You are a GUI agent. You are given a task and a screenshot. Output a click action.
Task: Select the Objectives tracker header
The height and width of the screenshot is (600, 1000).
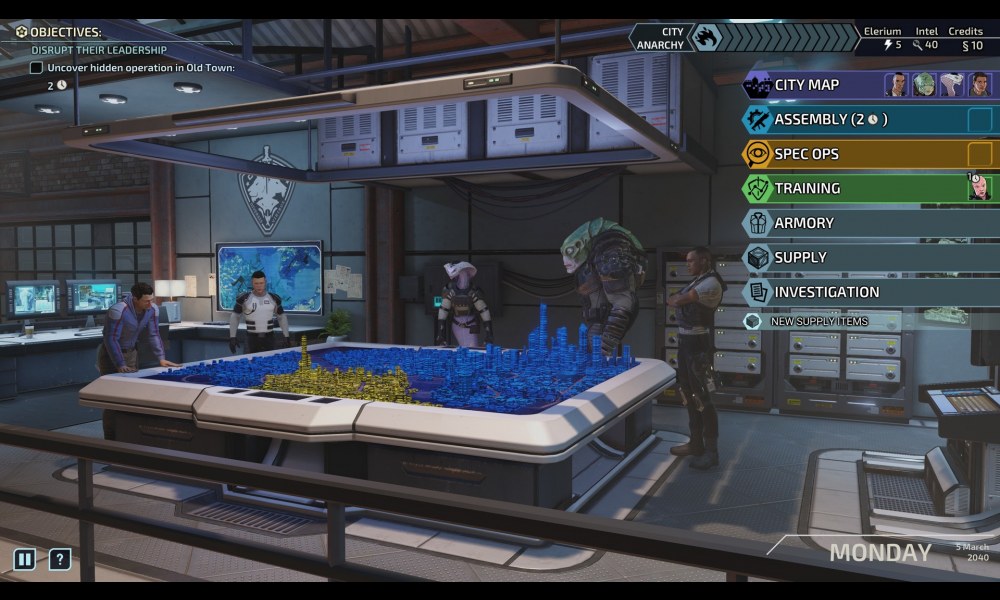coord(65,32)
